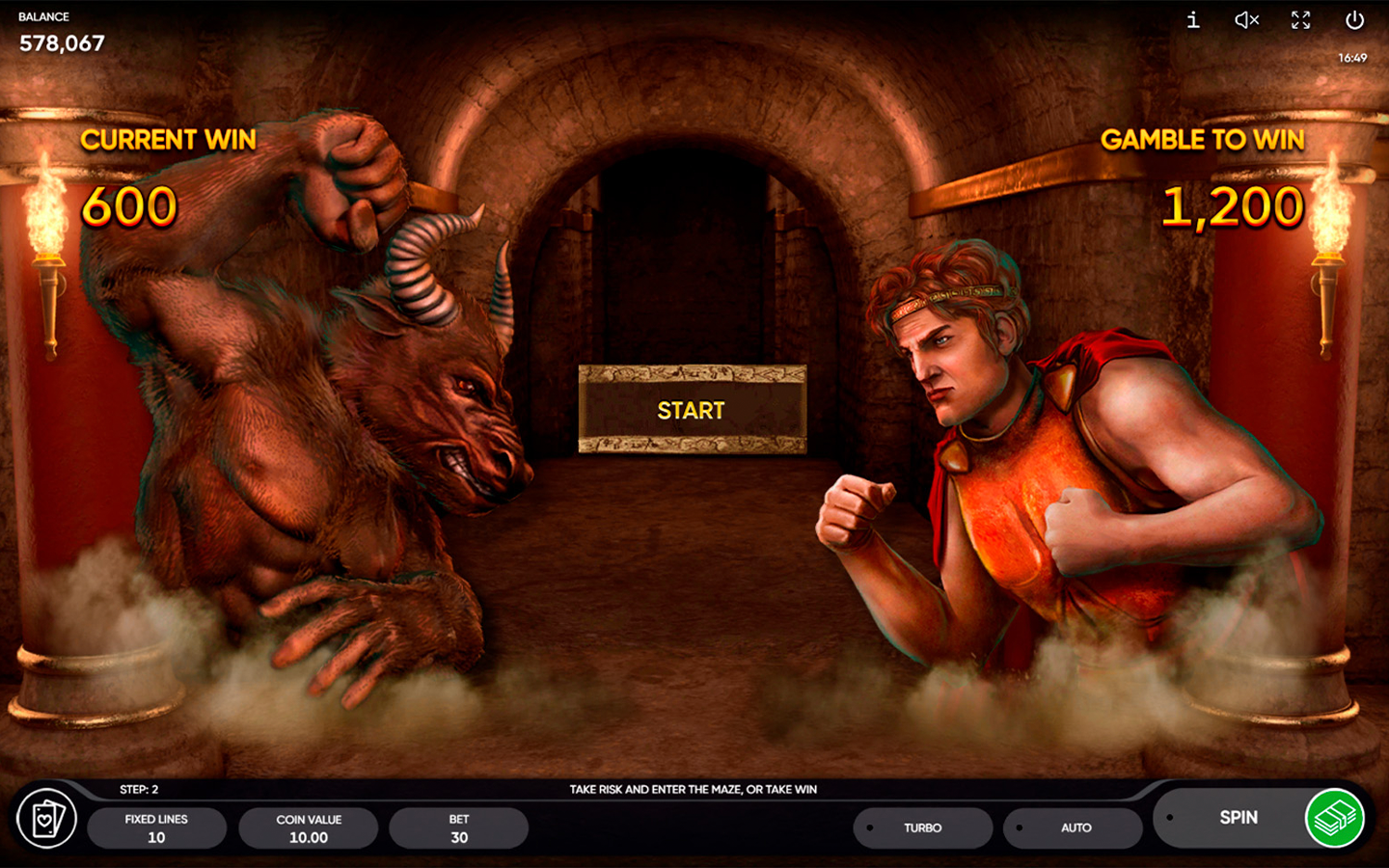Open the card gamble feature
The image size is (1389, 868).
coord(48,821)
